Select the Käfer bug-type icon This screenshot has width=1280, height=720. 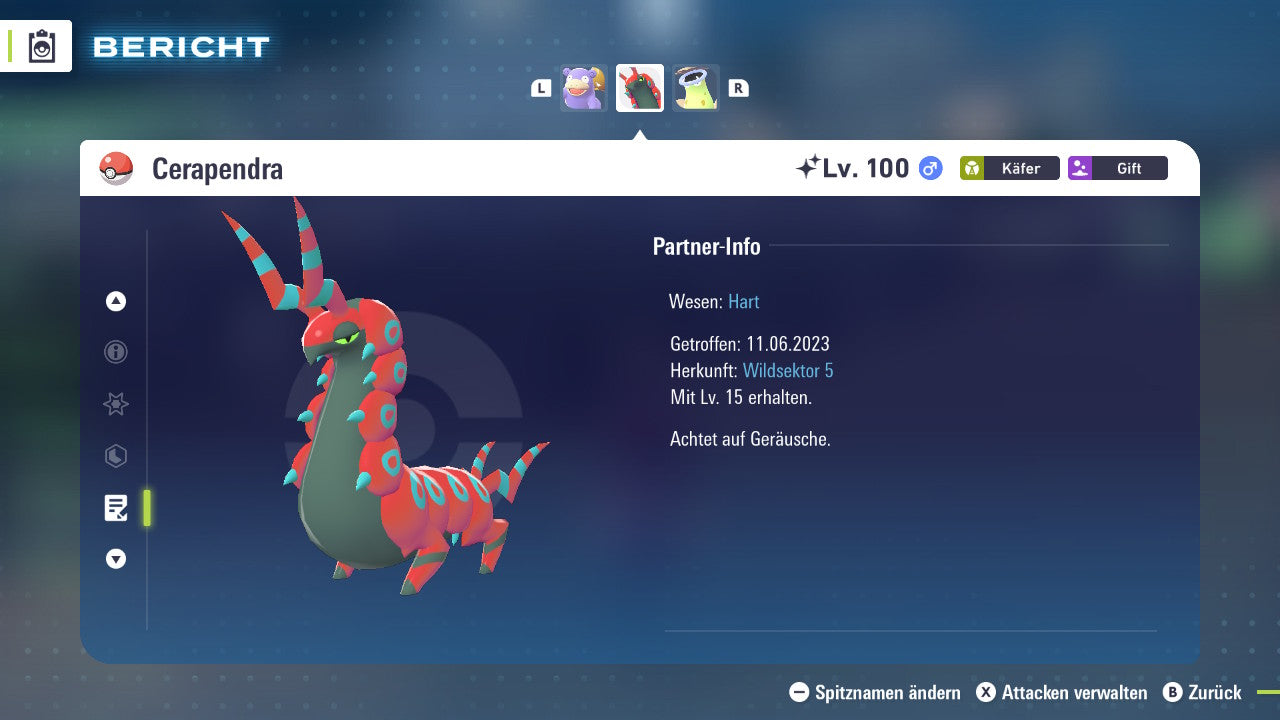[x=1009, y=168]
